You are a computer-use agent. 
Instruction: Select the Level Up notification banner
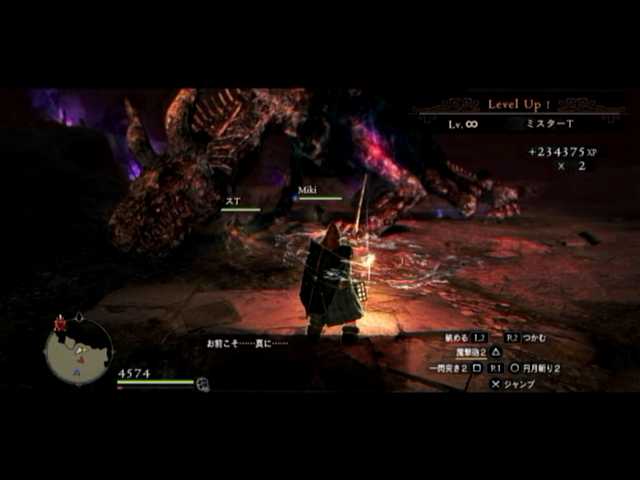tap(515, 104)
